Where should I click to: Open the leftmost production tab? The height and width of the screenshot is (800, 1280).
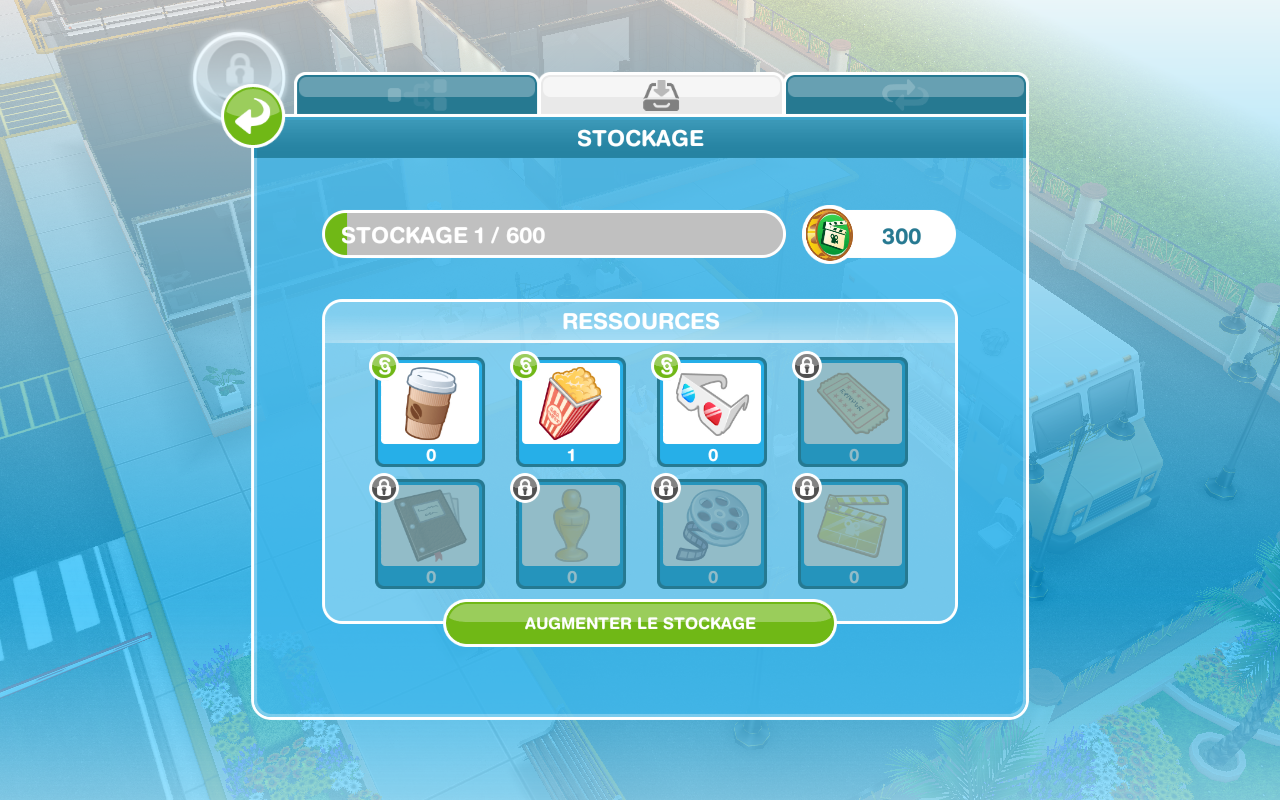pos(417,94)
